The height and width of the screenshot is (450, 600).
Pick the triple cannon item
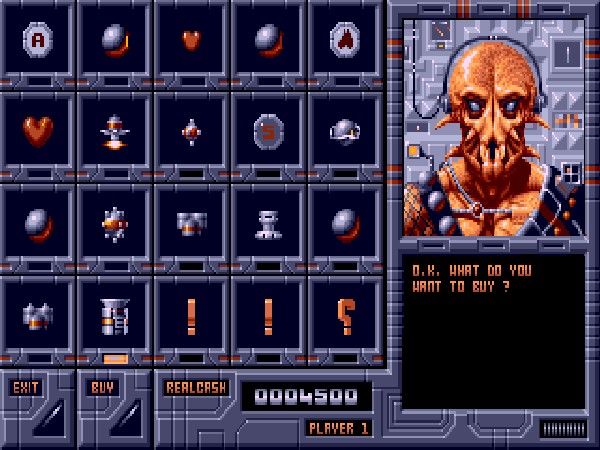tap(38, 314)
